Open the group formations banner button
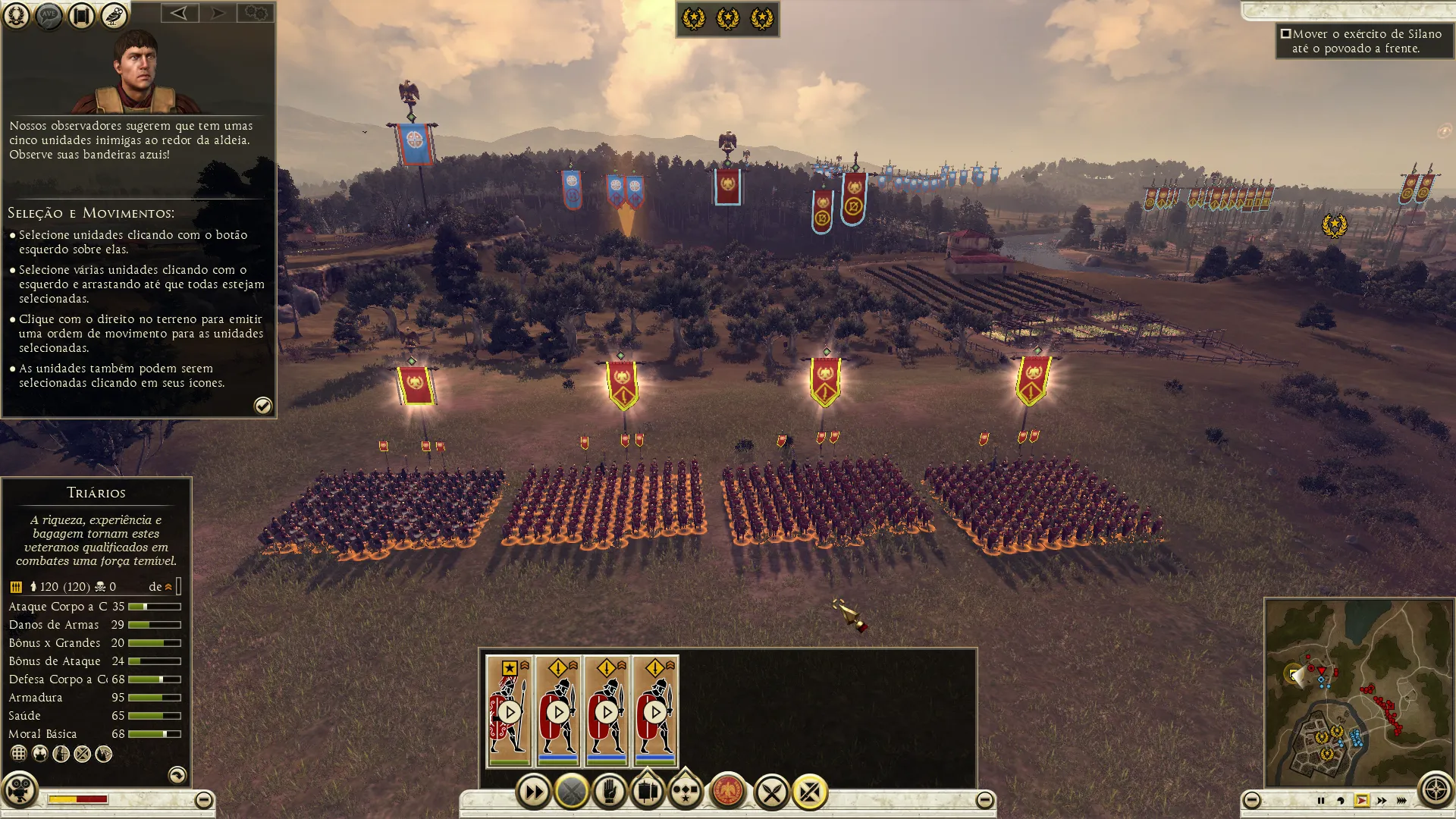1456x819 pixels. 647,792
